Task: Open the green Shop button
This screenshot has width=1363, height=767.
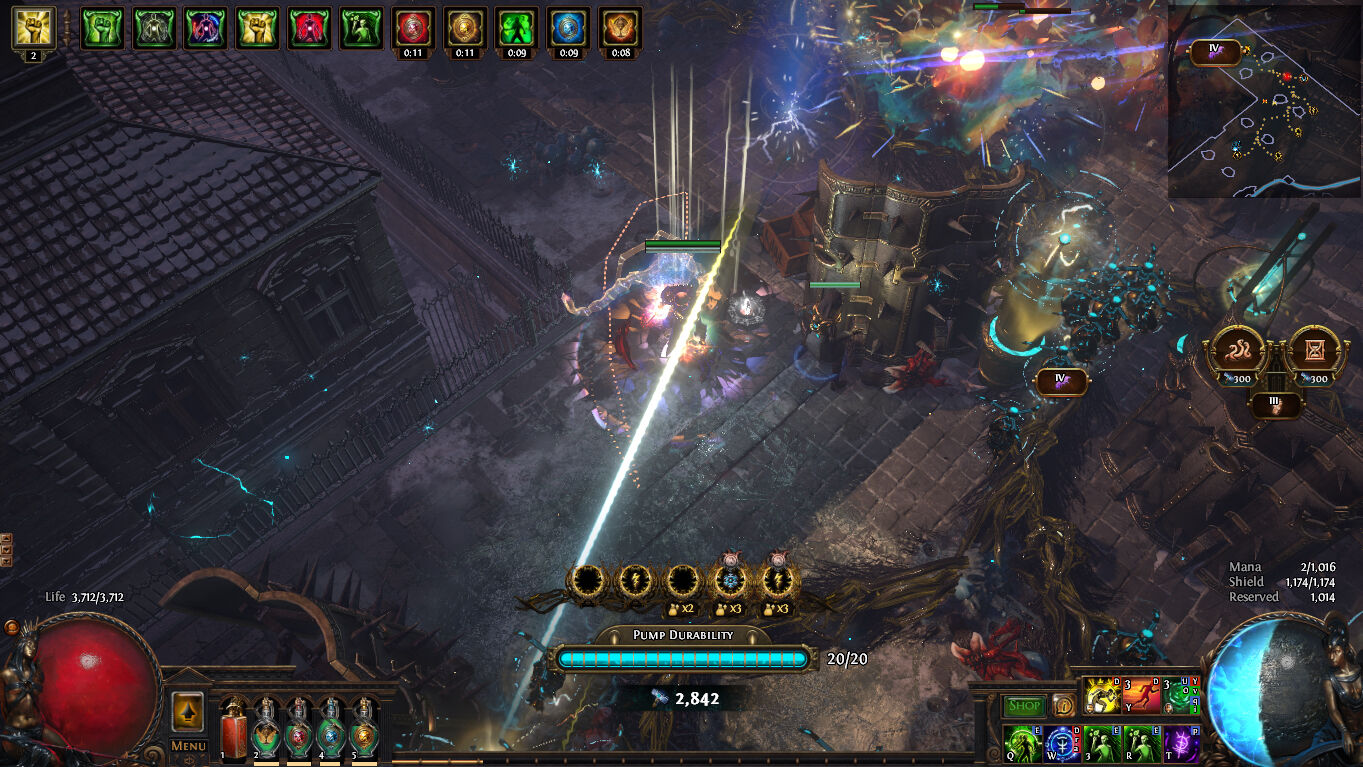Action: (1023, 706)
